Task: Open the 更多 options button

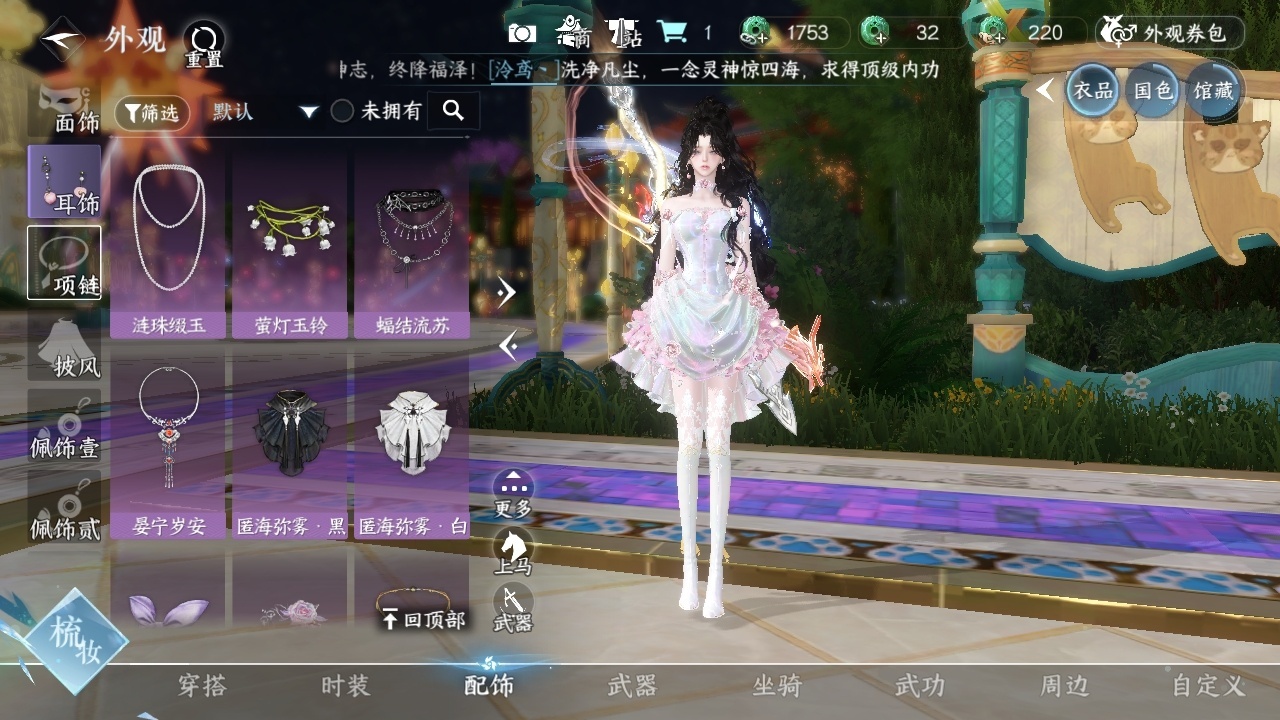Action: (x=513, y=493)
